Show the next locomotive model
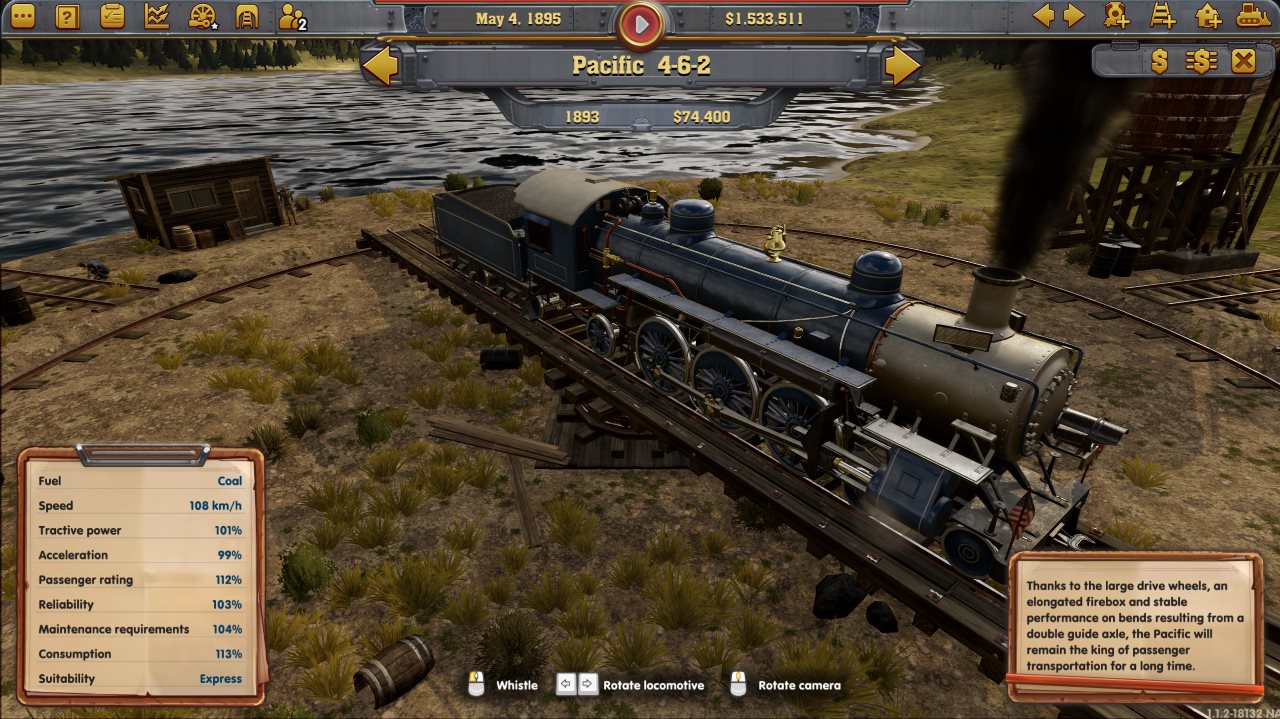The image size is (1280, 719). [901, 66]
